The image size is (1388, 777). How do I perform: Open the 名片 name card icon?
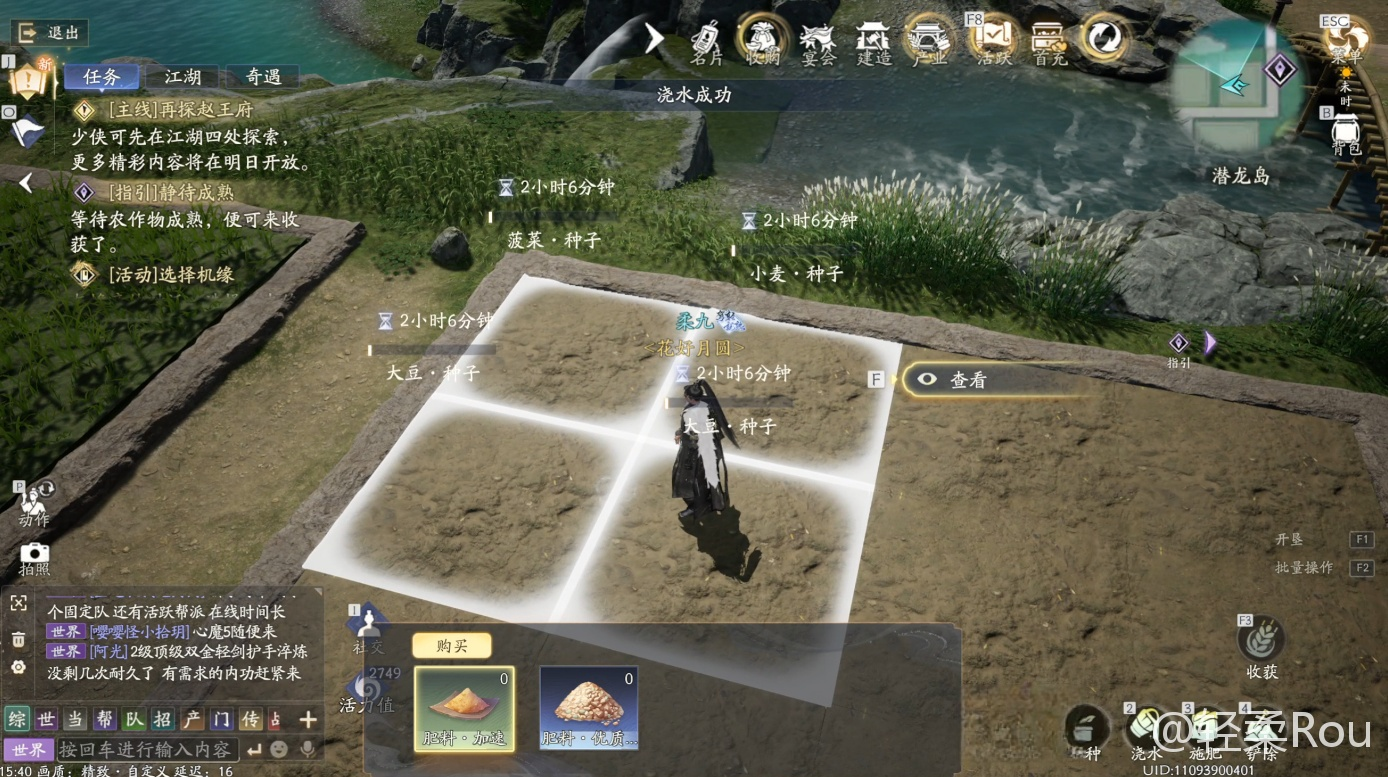click(706, 40)
